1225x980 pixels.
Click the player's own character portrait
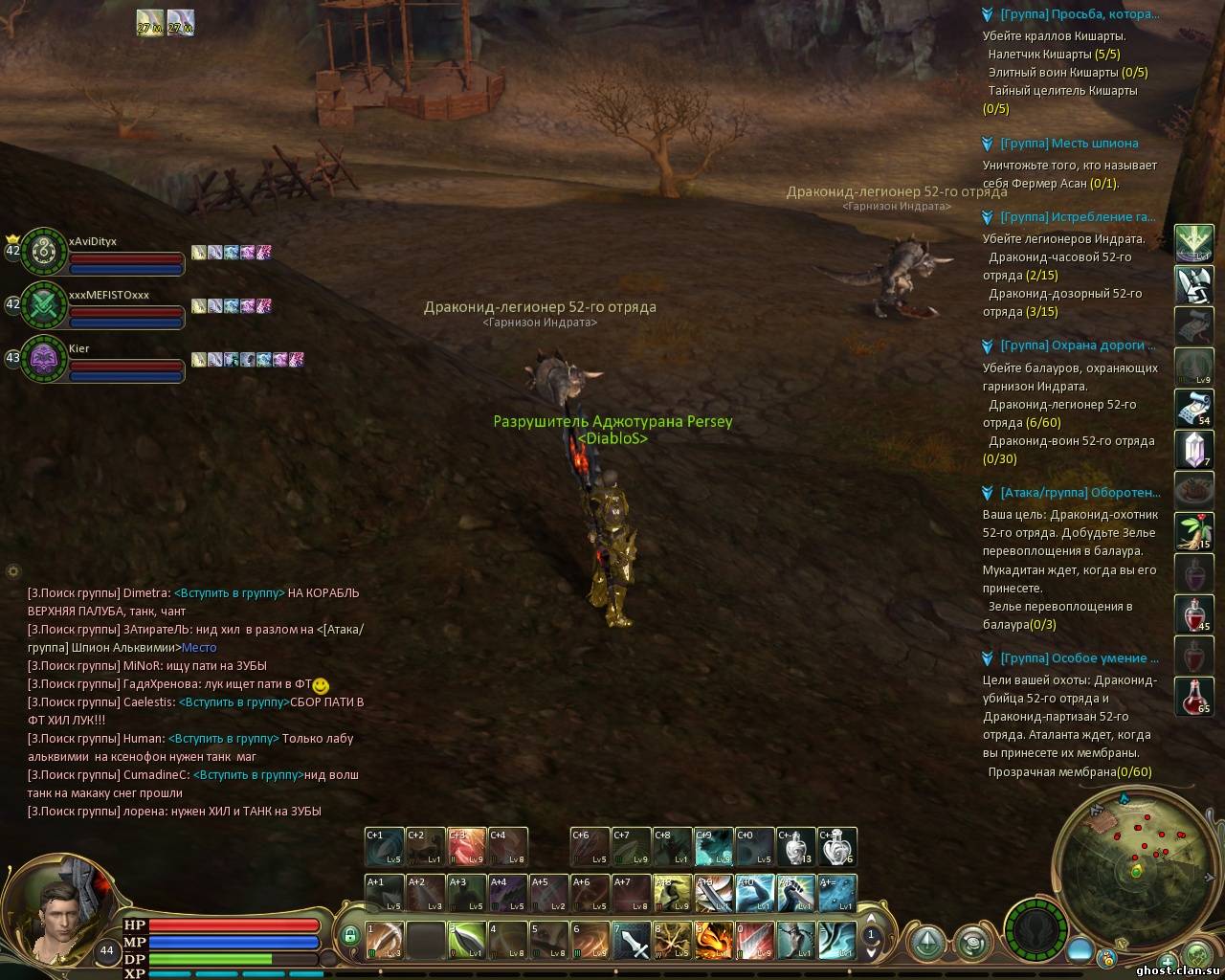pos(57,914)
